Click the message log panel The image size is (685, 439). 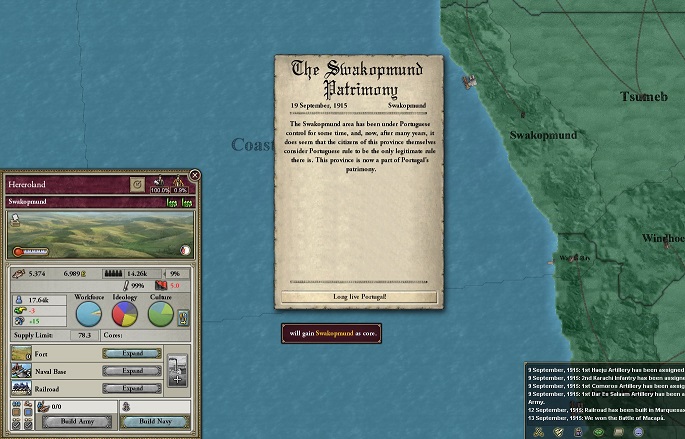coord(605,391)
